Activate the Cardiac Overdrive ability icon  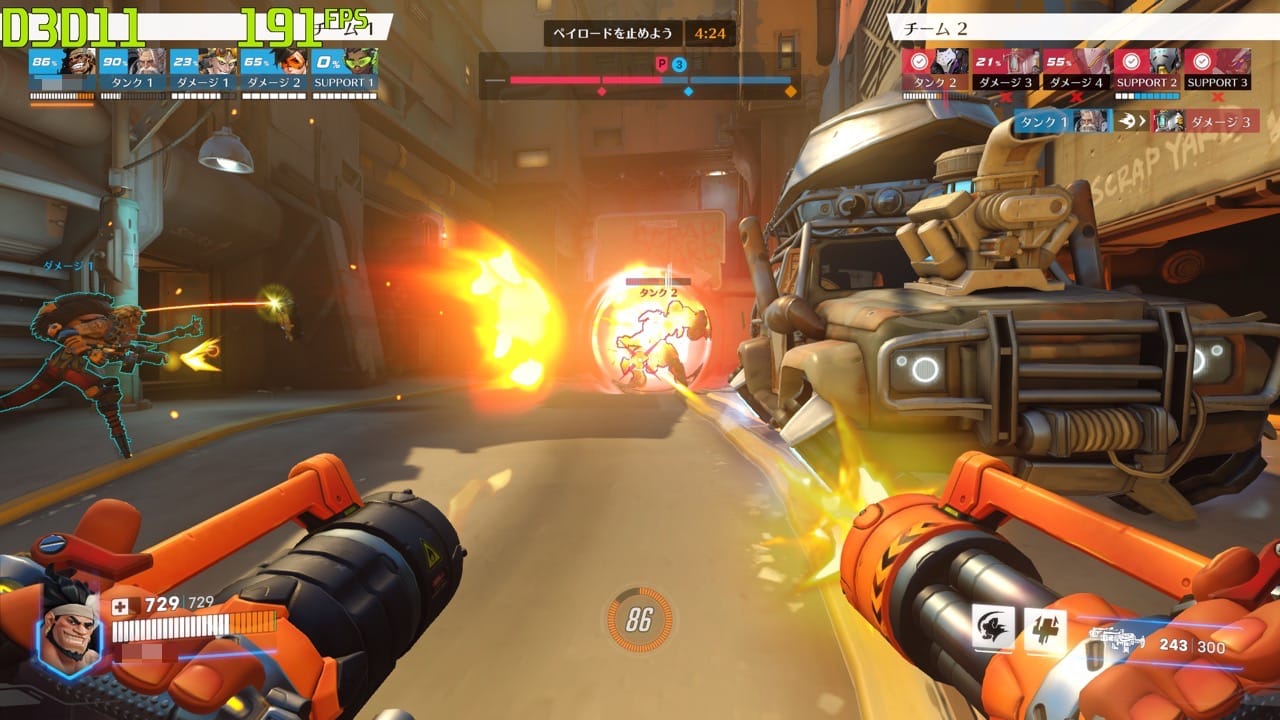(1045, 631)
